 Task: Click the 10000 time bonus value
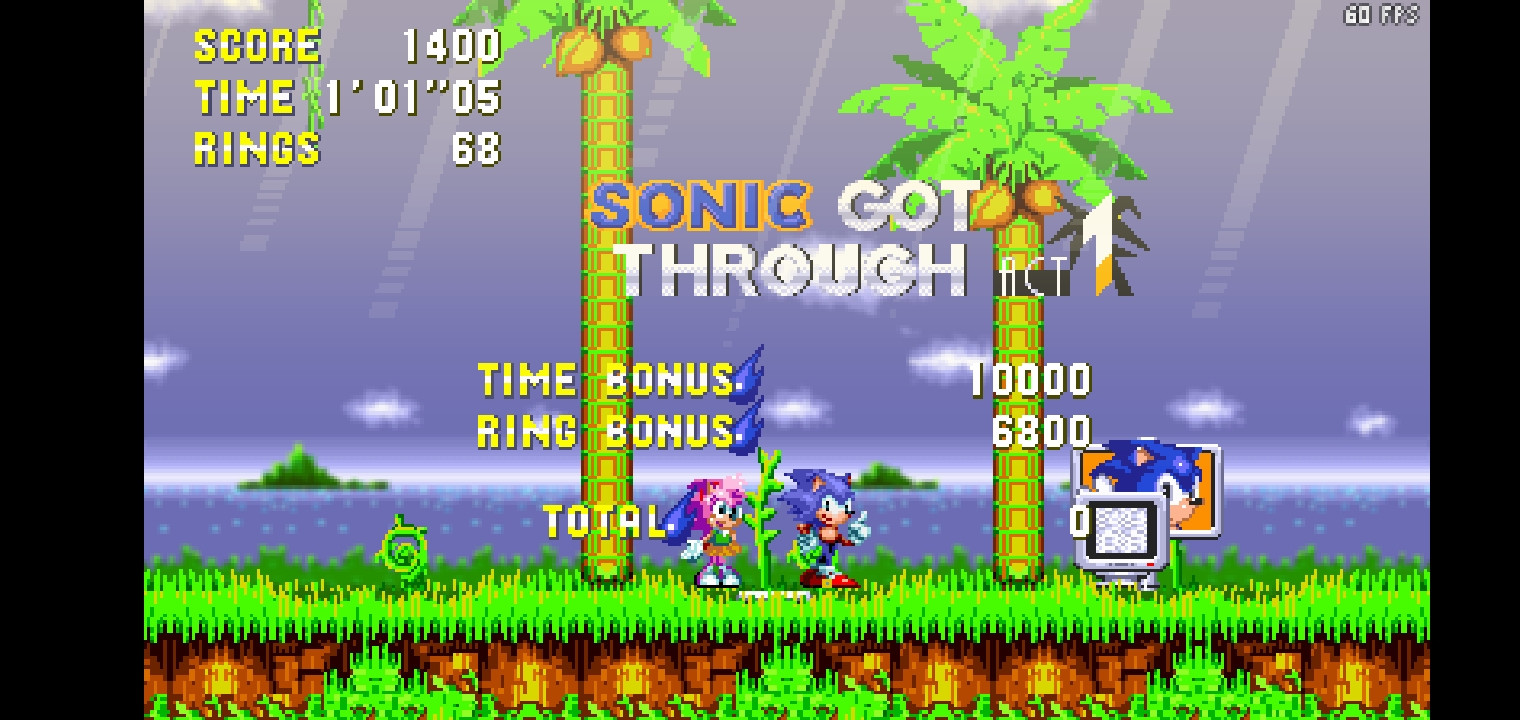(1030, 380)
